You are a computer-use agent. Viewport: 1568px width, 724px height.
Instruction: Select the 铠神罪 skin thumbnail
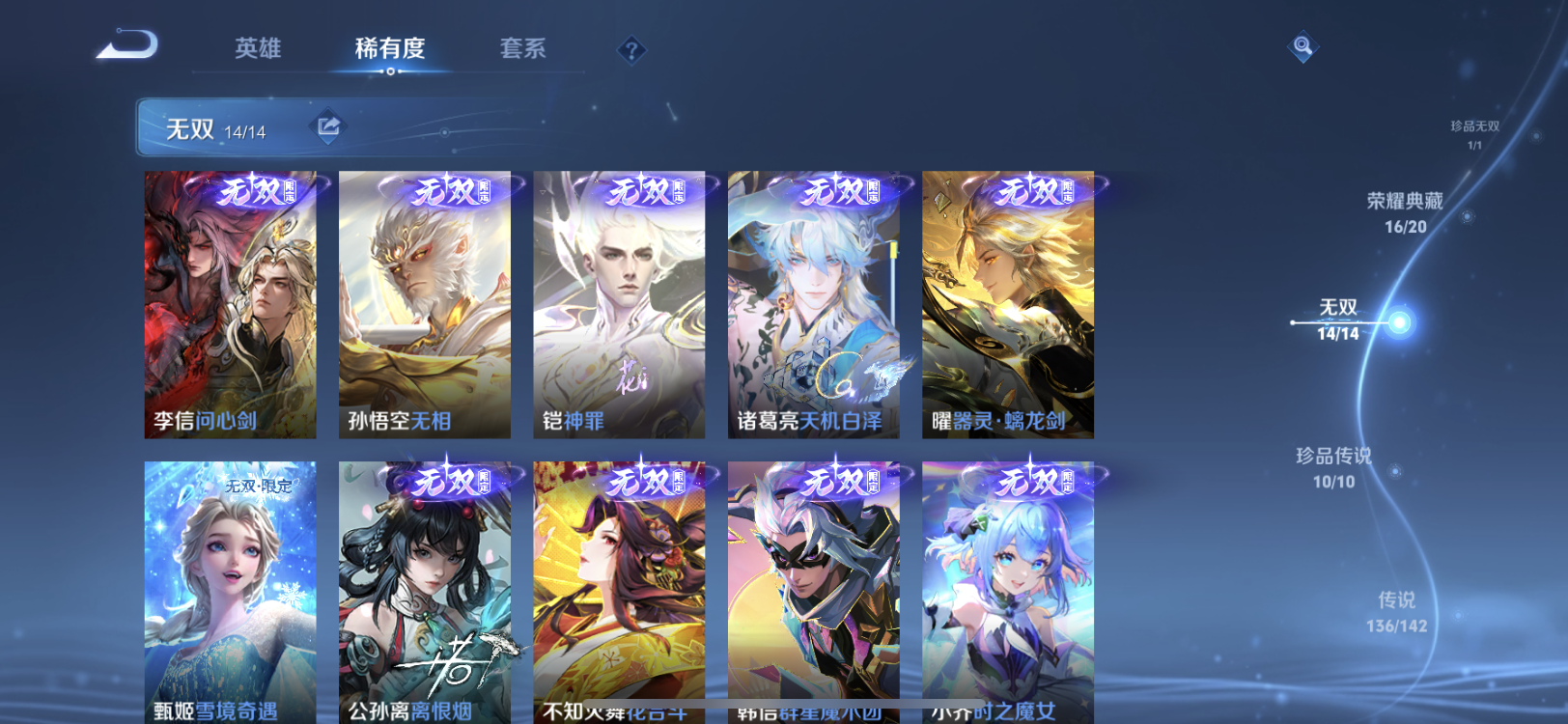coord(618,304)
